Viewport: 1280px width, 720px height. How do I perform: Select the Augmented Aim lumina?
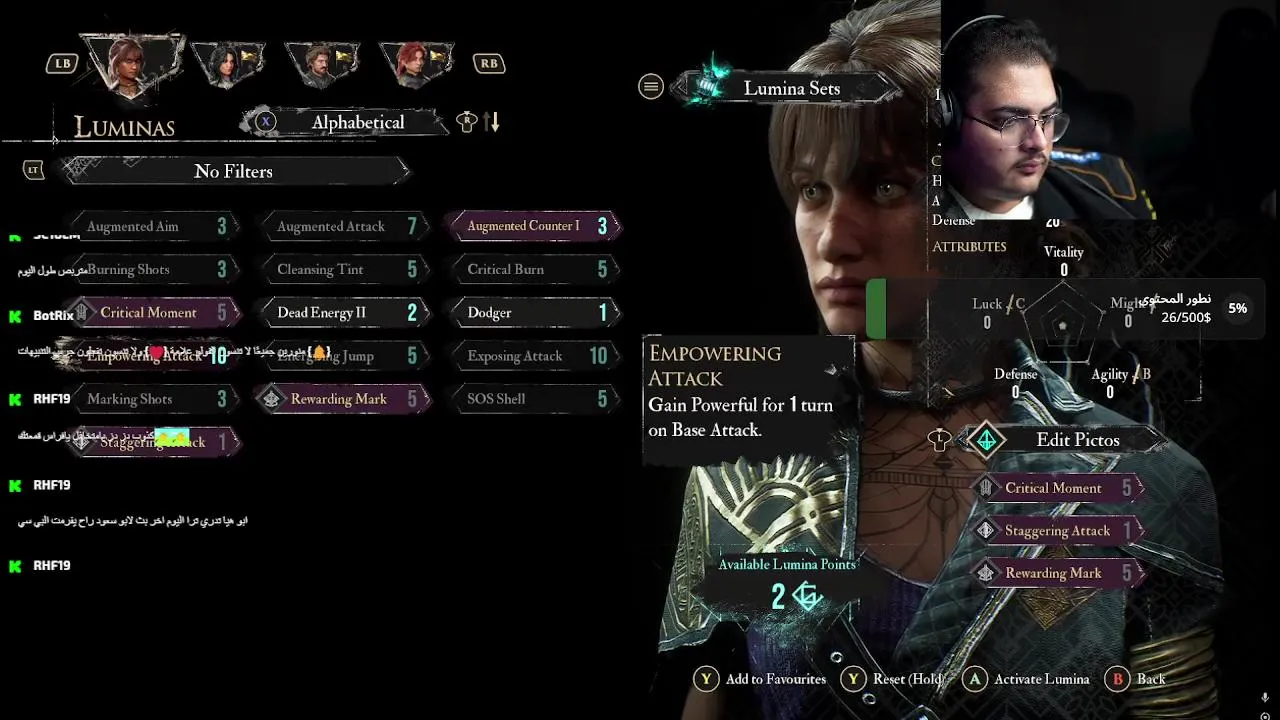point(150,227)
